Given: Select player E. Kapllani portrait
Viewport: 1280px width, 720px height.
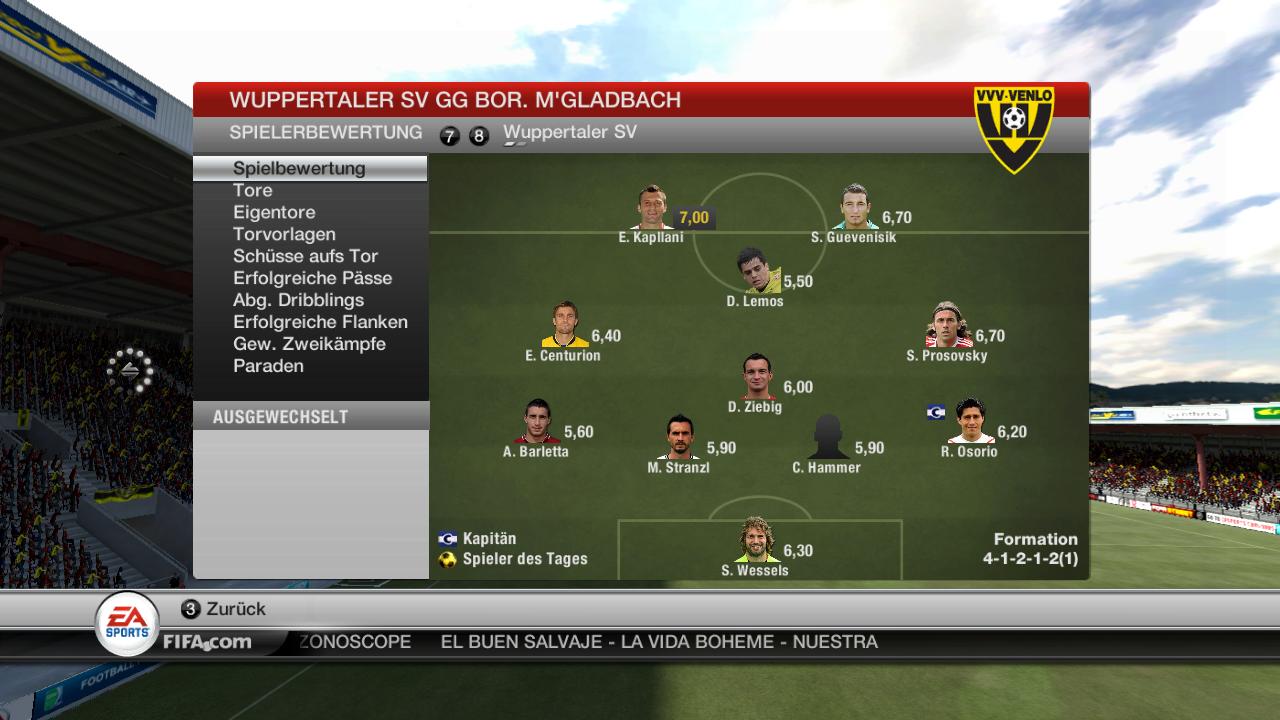Looking at the screenshot, I should (653, 208).
